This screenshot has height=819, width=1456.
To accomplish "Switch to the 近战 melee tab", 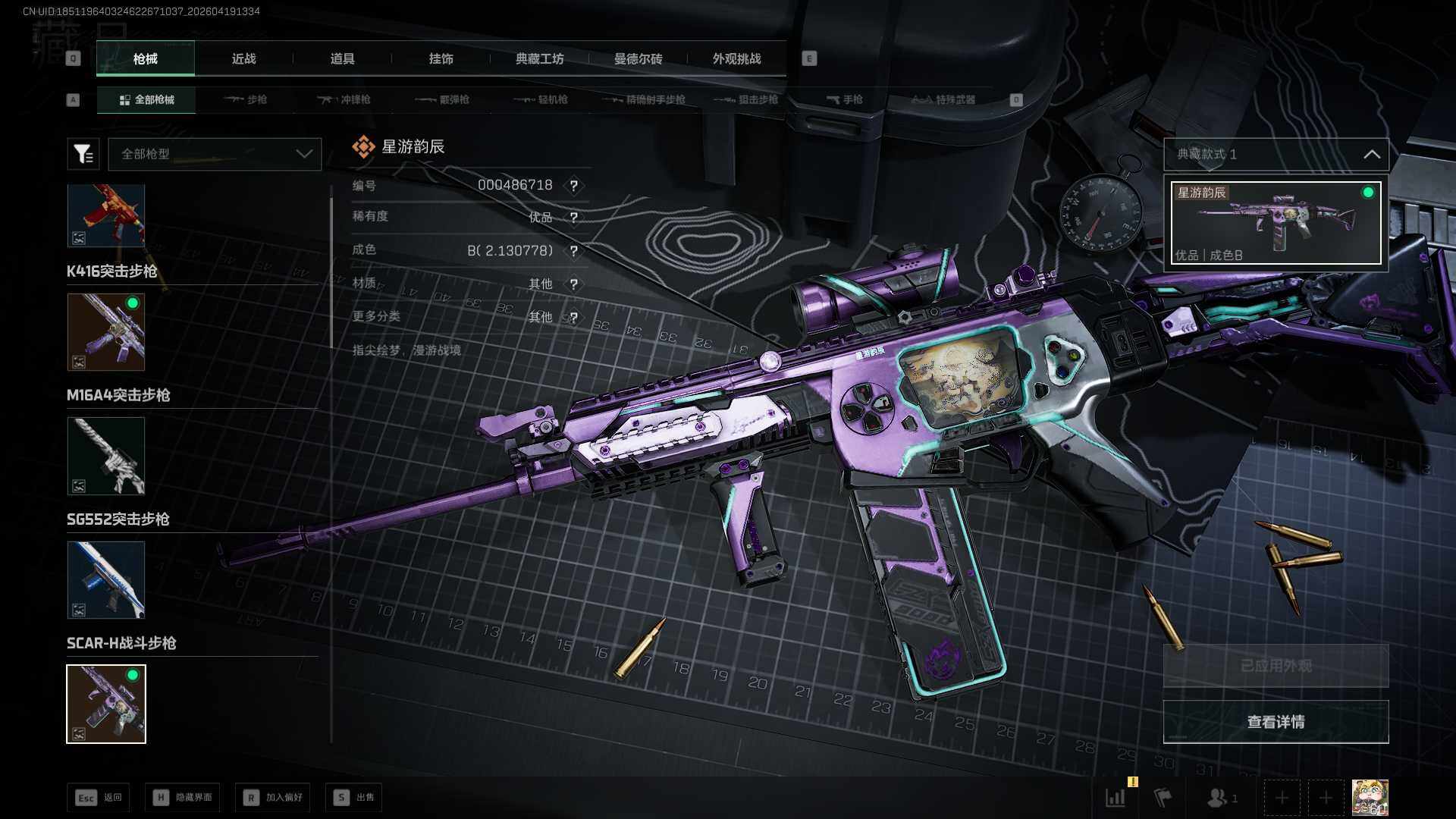I will 243,59.
